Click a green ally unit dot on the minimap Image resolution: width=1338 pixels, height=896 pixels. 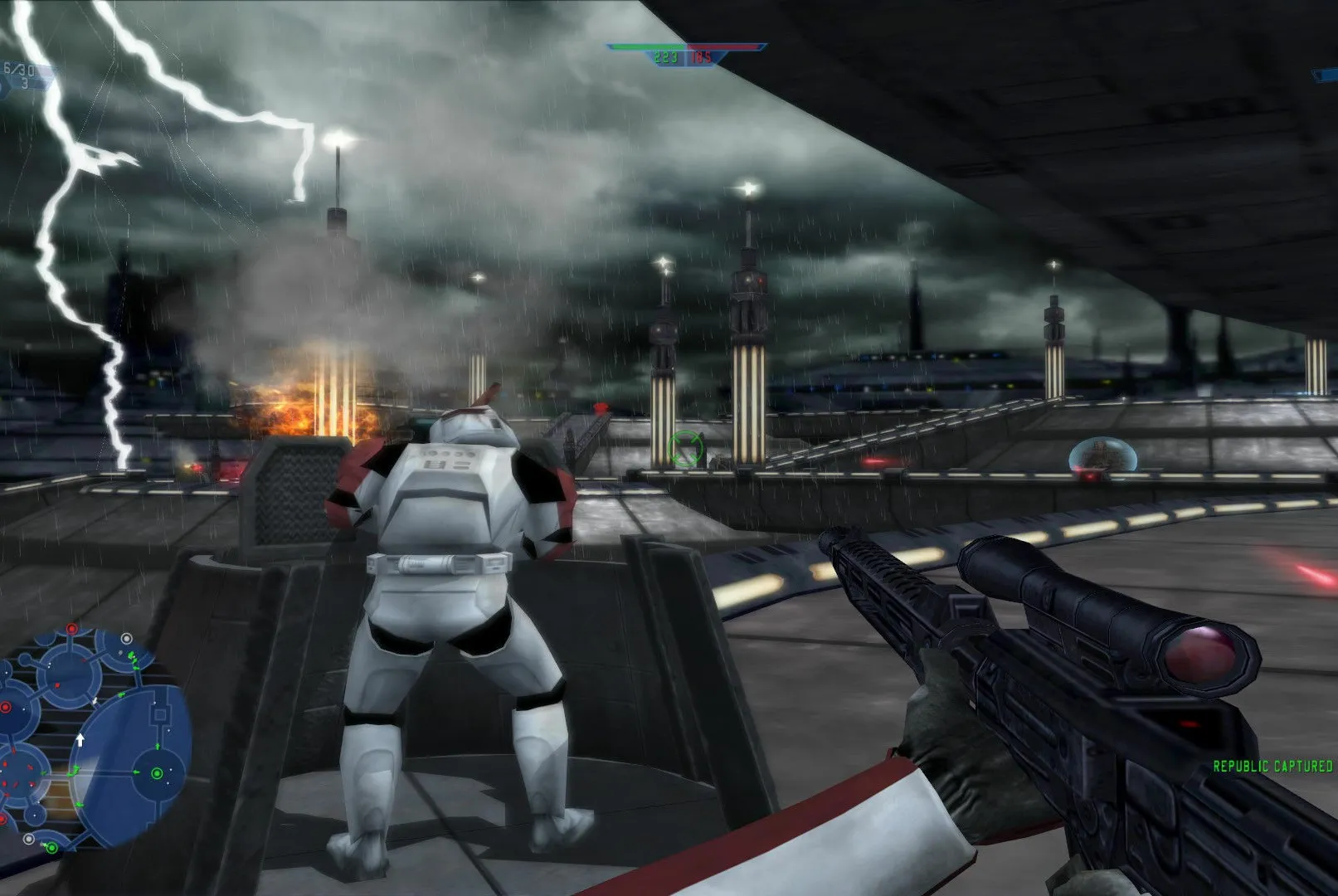[x=130, y=656]
